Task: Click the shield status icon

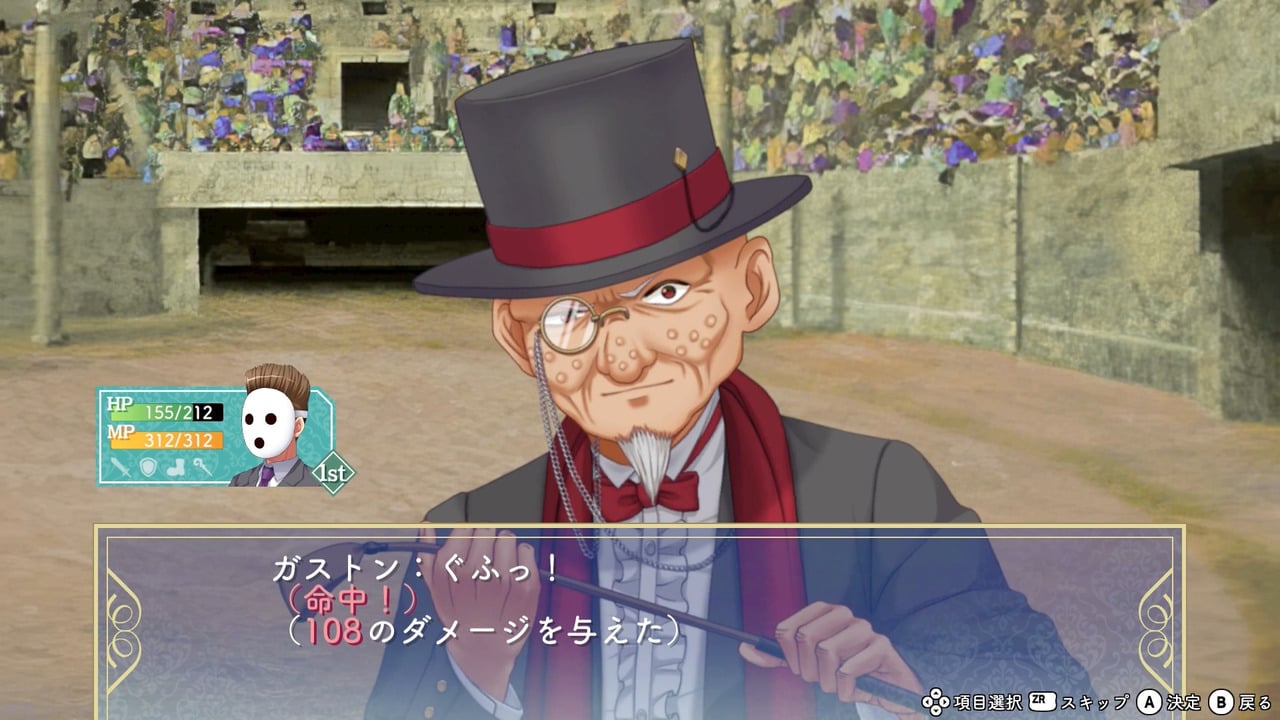Action: [148, 466]
